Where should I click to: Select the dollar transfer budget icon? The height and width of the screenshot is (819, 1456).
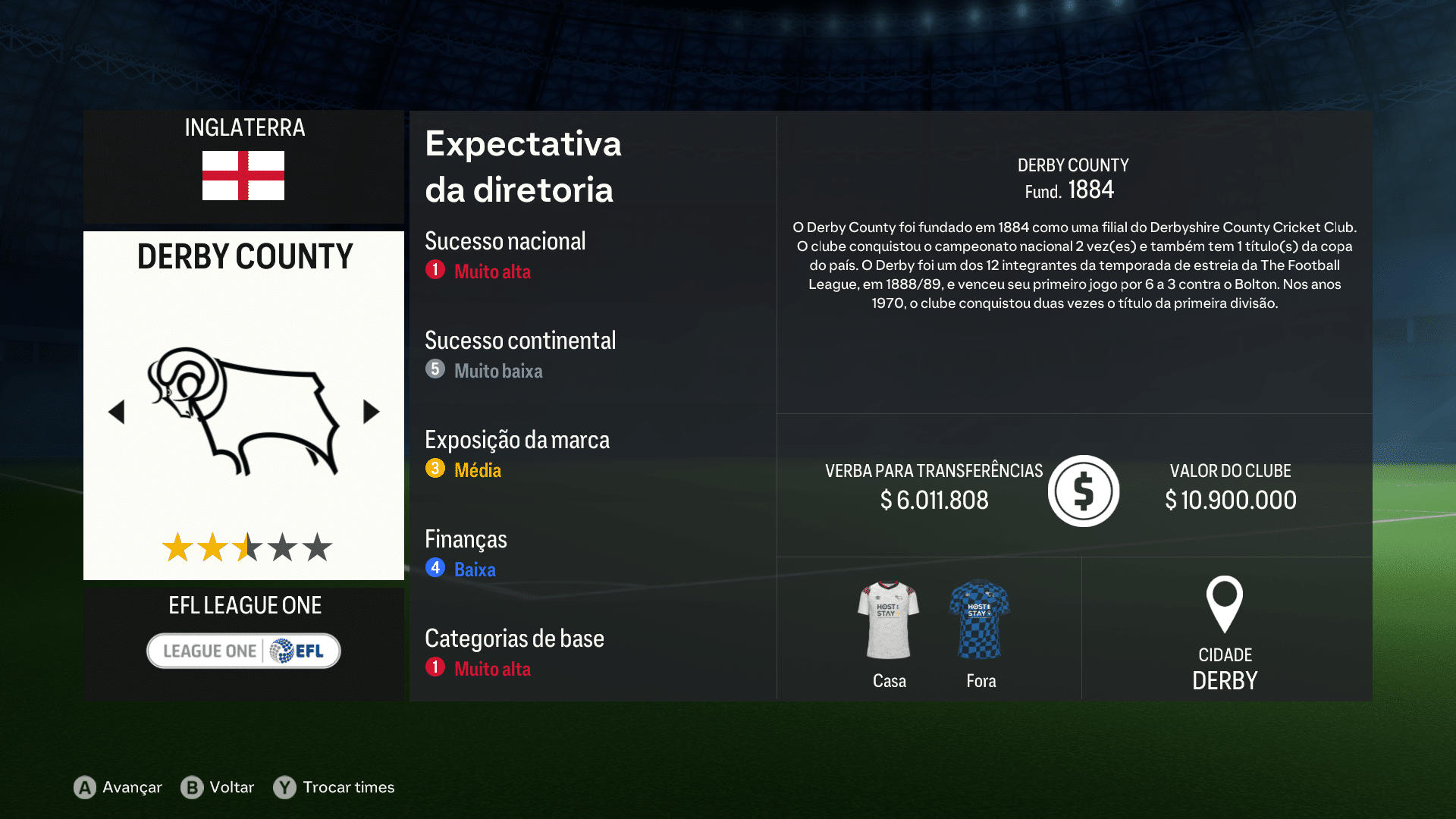(x=1083, y=491)
